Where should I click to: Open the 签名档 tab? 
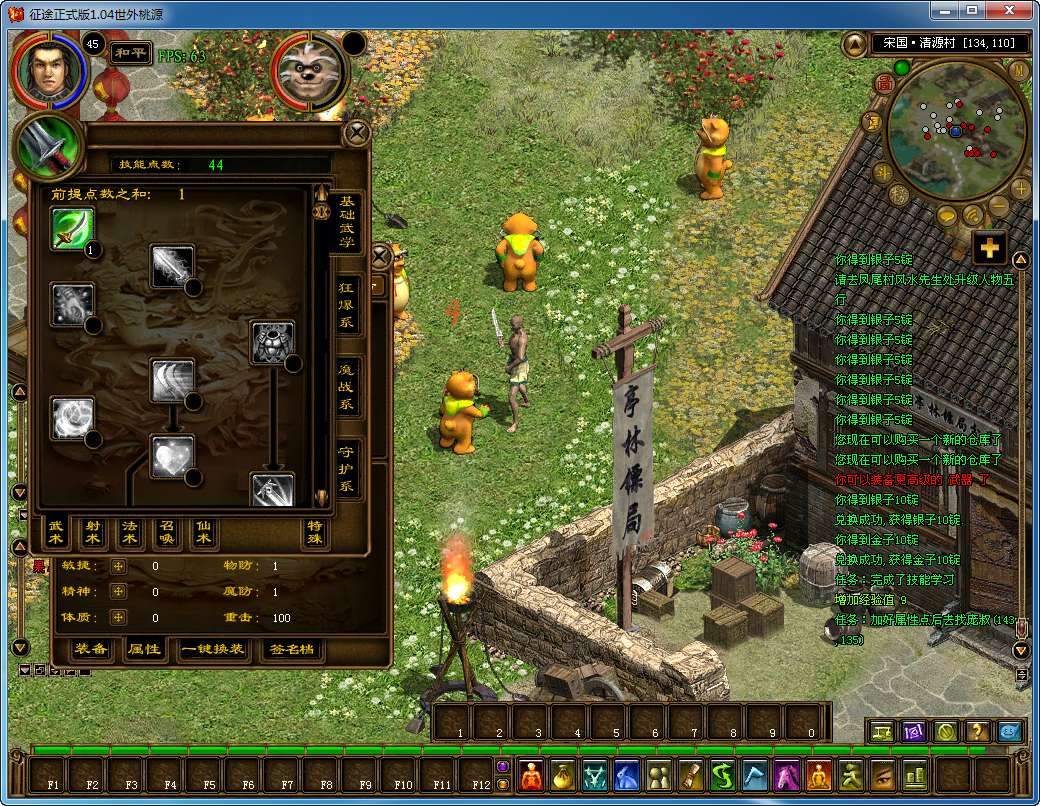(x=292, y=649)
